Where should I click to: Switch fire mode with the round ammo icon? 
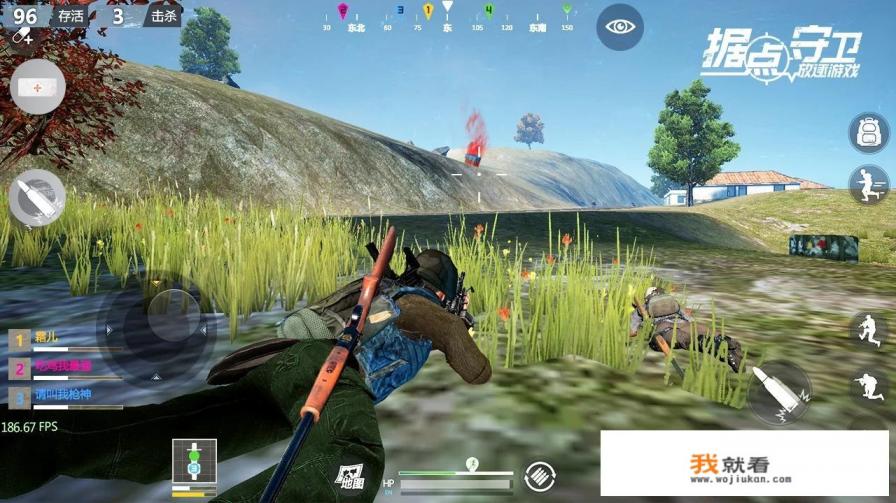(x=540, y=474)
